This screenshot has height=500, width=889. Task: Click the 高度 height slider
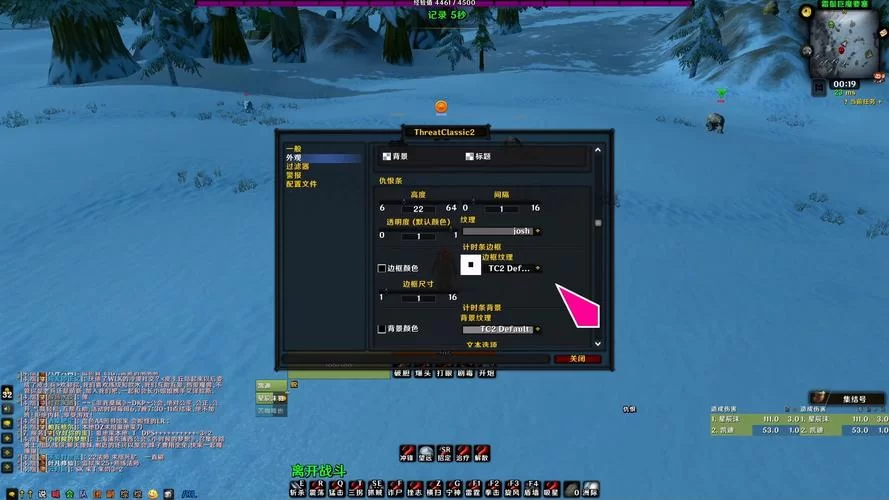tap(418, 208)
